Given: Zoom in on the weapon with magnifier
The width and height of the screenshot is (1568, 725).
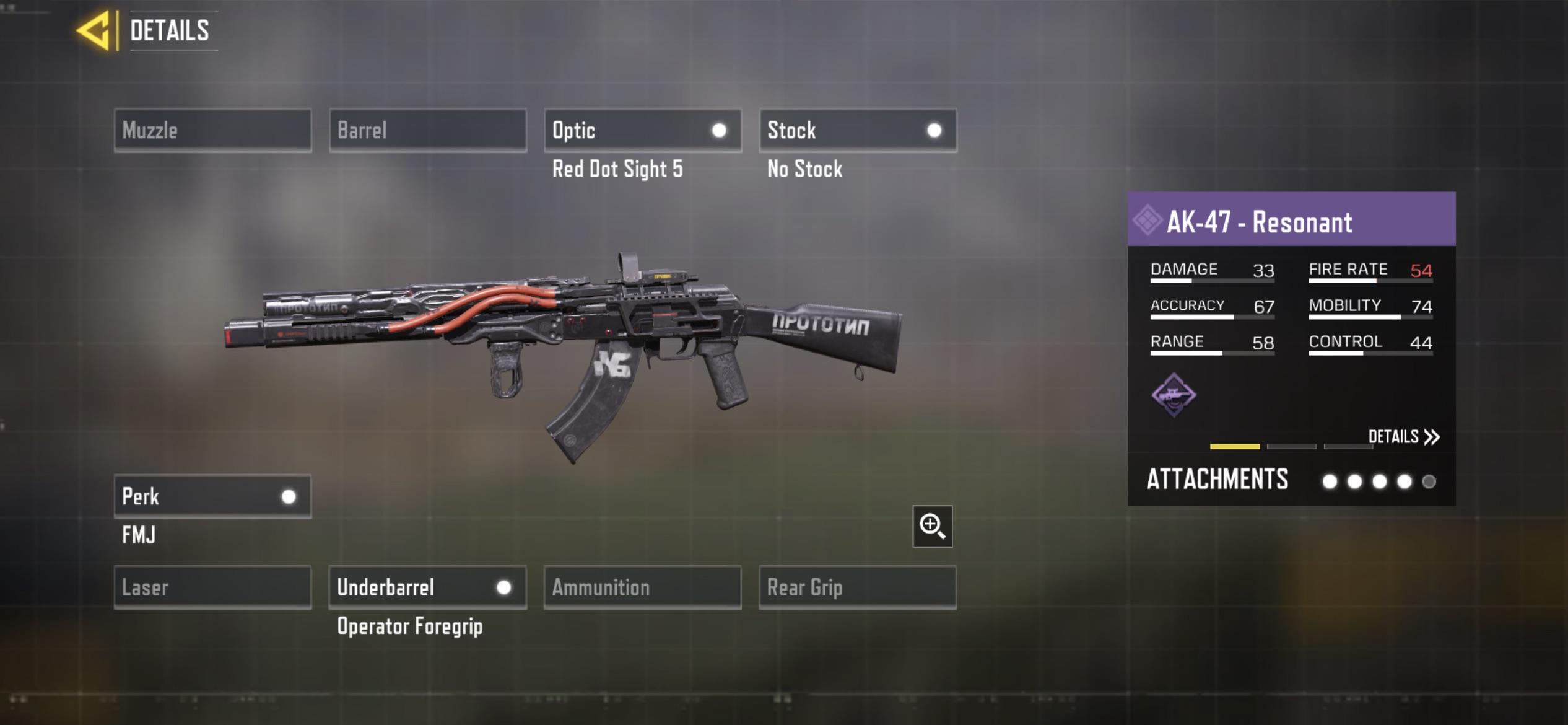Looking at the screenshot, I should click(x=932, y=526).
